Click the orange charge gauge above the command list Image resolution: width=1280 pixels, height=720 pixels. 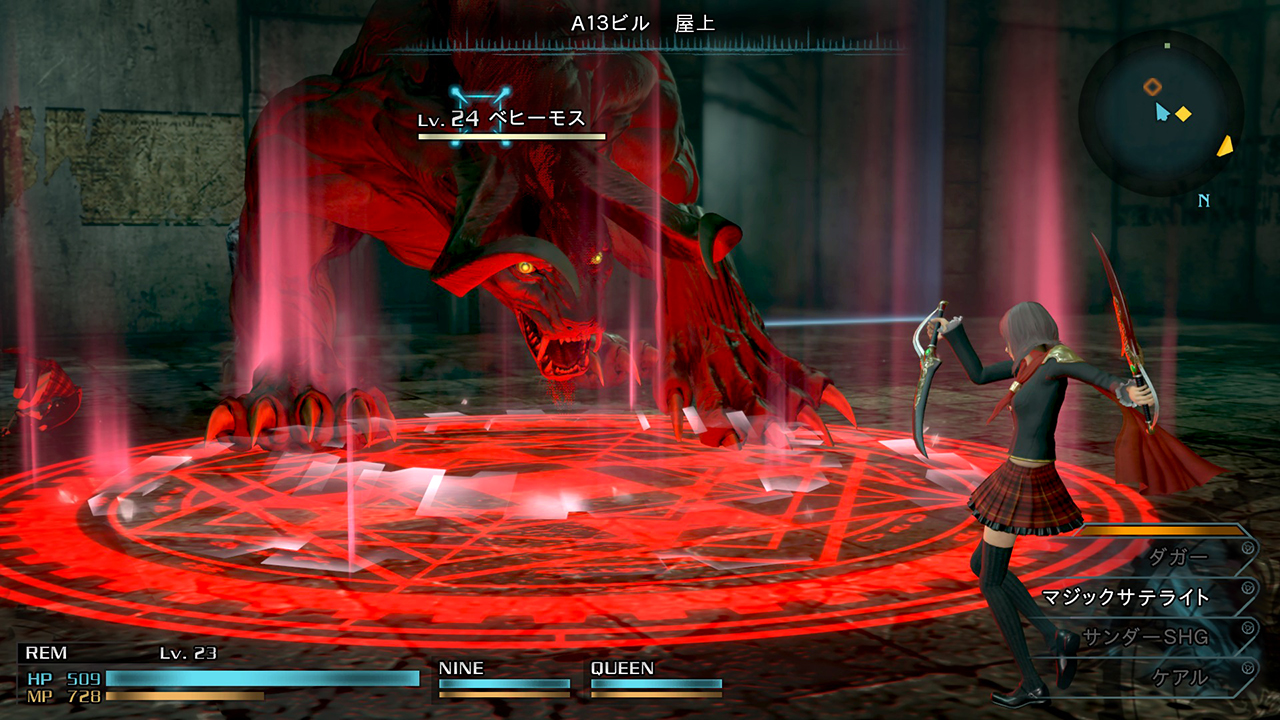[1165, 530]
